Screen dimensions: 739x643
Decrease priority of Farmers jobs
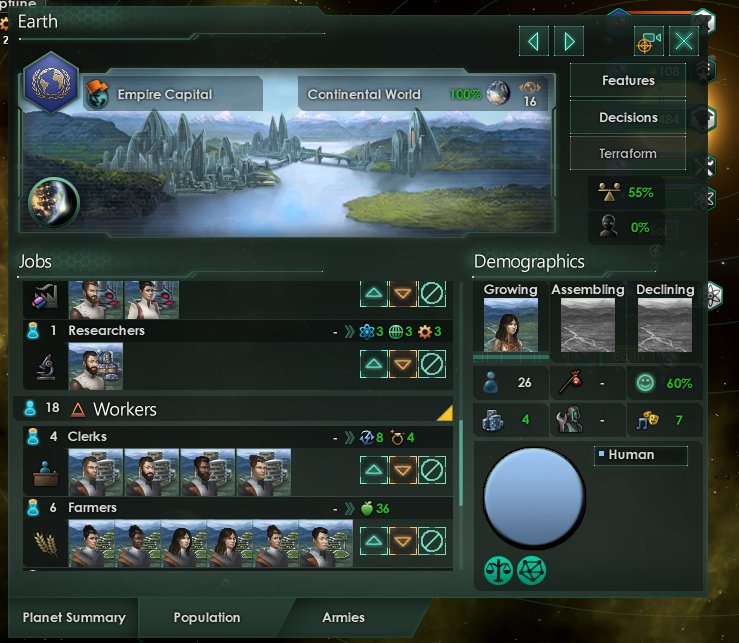click(x=403, y=542)
